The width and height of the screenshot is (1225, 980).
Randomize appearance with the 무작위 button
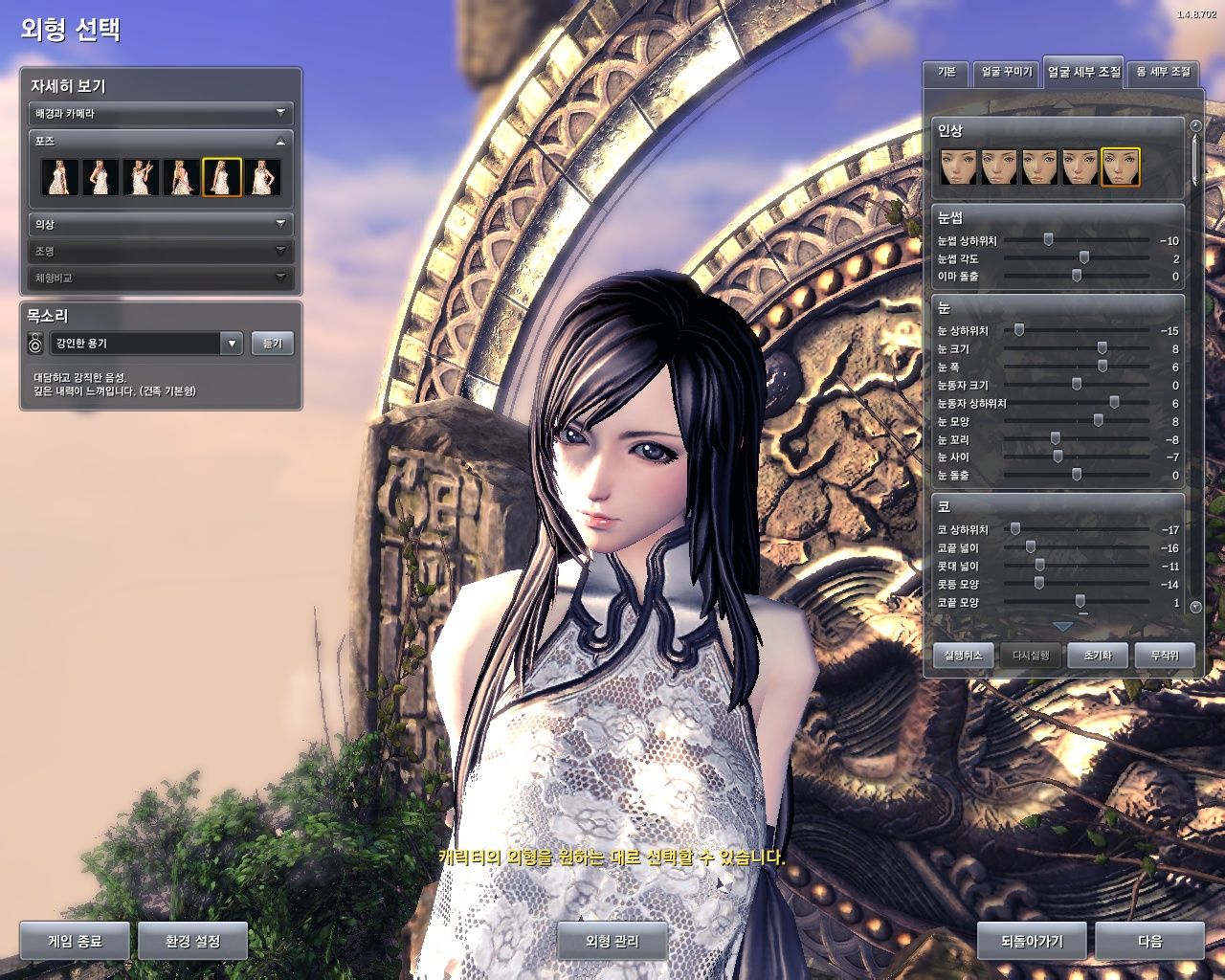click(x=1165, y=656)
